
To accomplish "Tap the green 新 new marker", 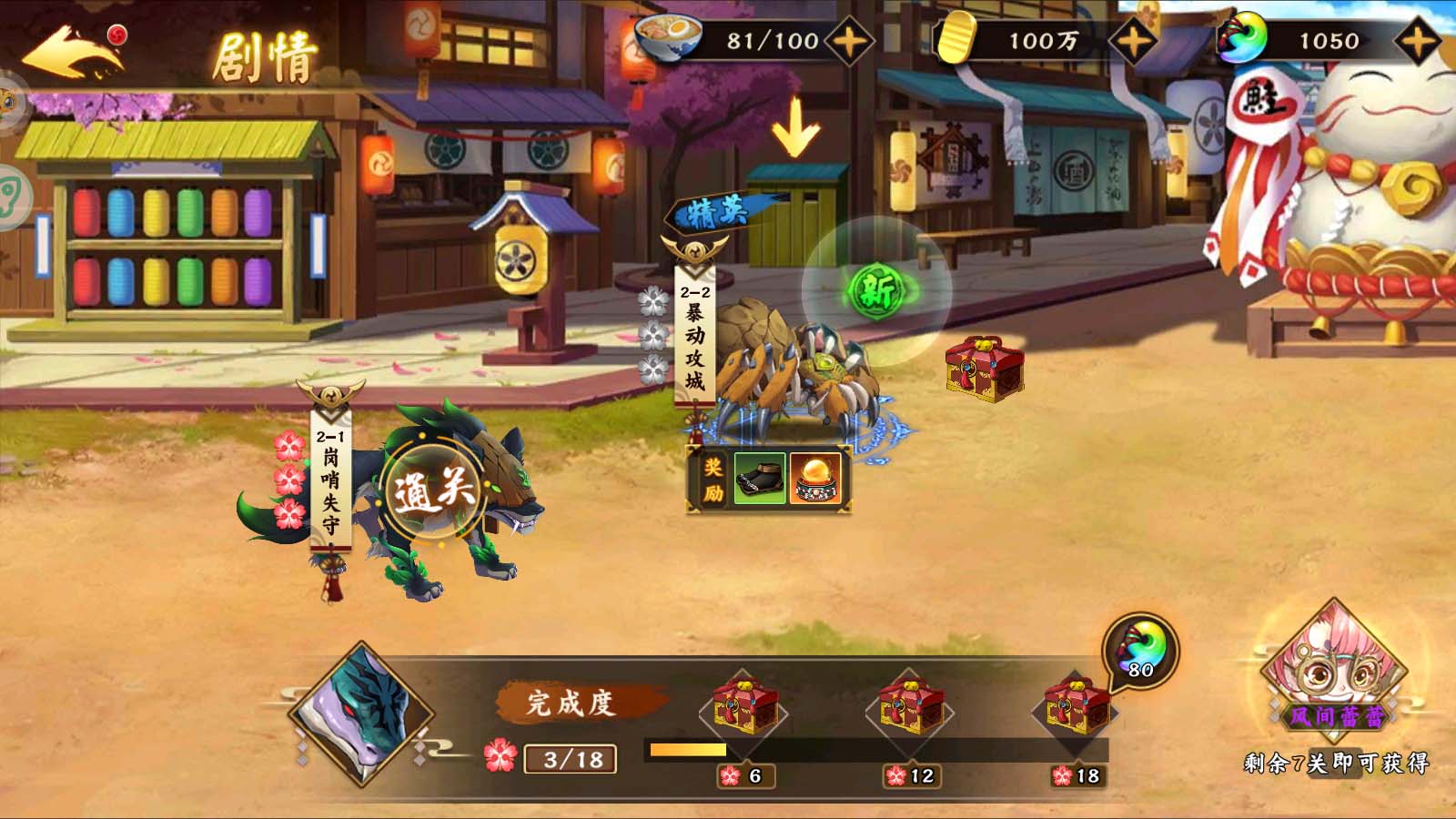I will 876,291.
